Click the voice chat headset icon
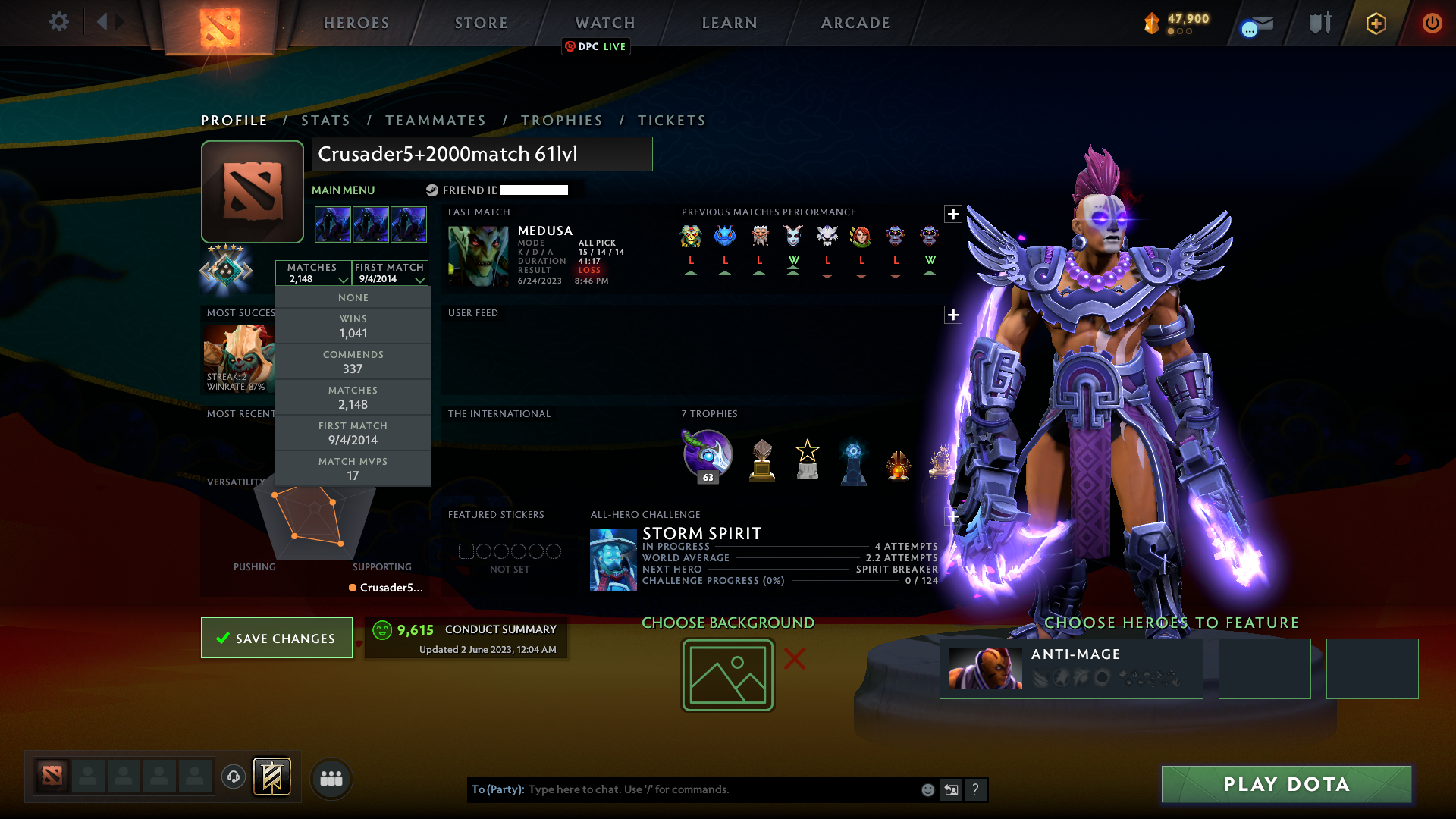This screenshot has height=819, width=1456. [x=232, y=778]
